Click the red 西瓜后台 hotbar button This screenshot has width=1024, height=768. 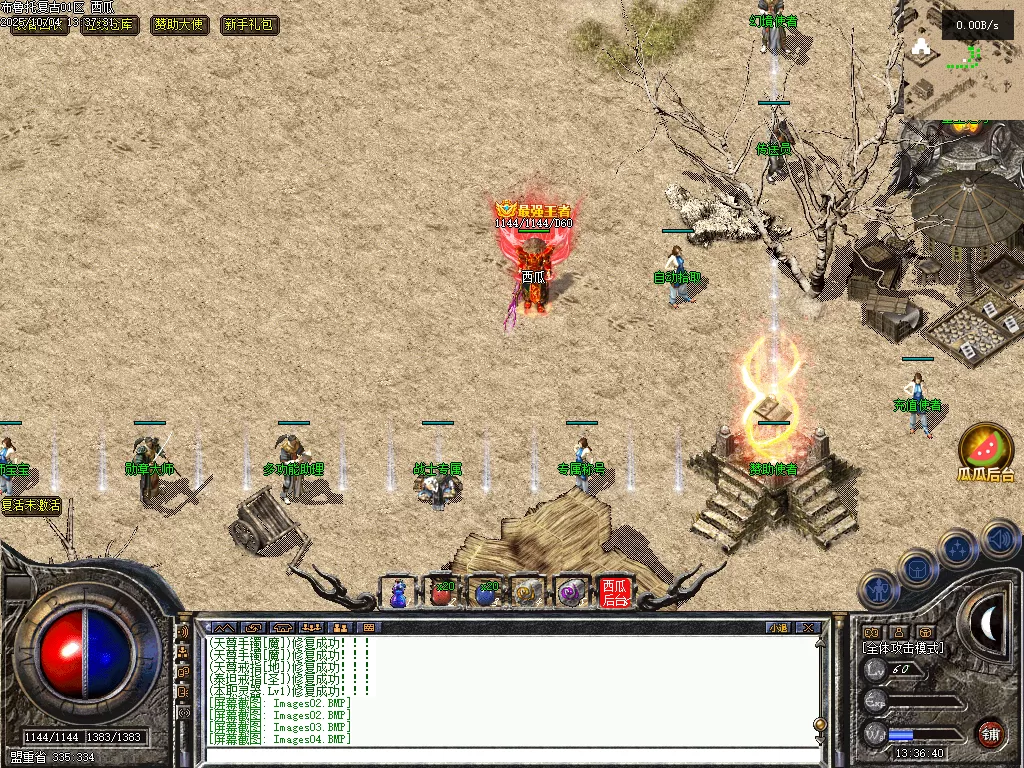(x=614, y=592)
